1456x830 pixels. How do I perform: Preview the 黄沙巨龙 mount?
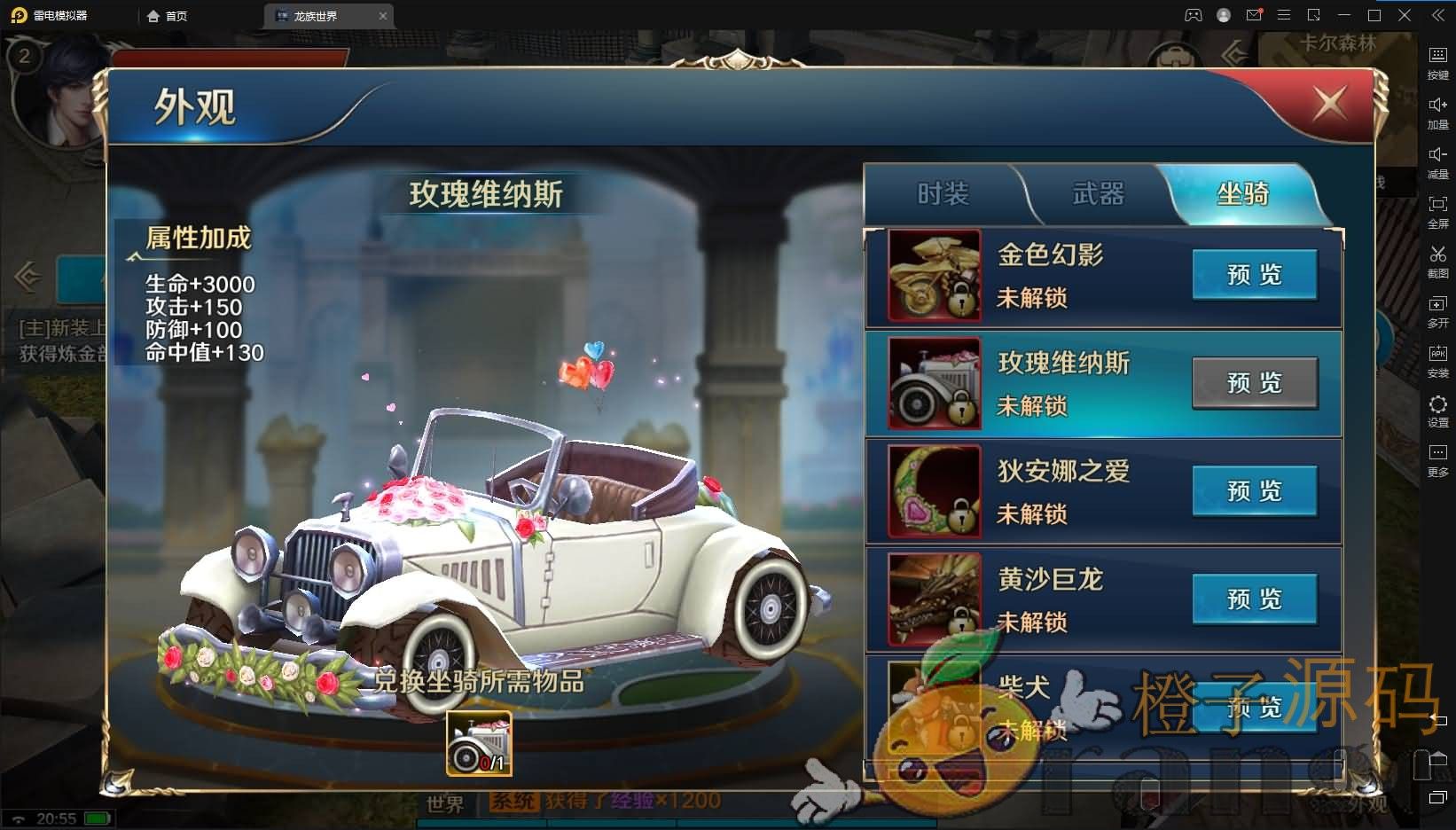pyautogui.click(x=1254, y=599)
